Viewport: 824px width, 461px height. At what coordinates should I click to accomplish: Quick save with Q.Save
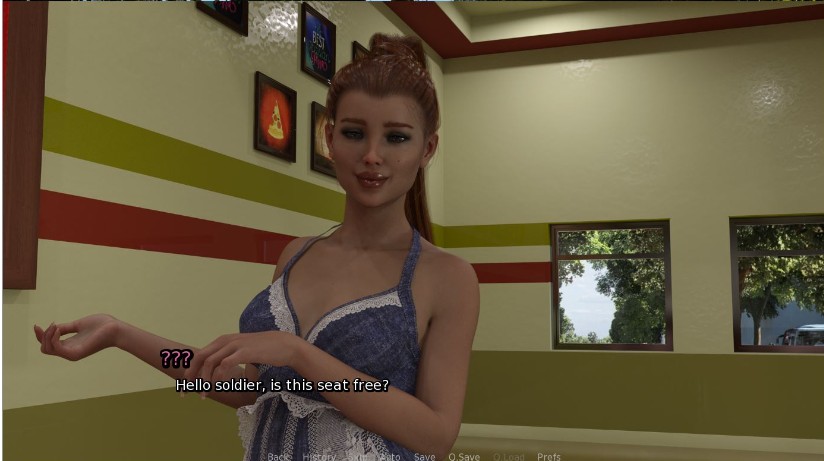464,457
